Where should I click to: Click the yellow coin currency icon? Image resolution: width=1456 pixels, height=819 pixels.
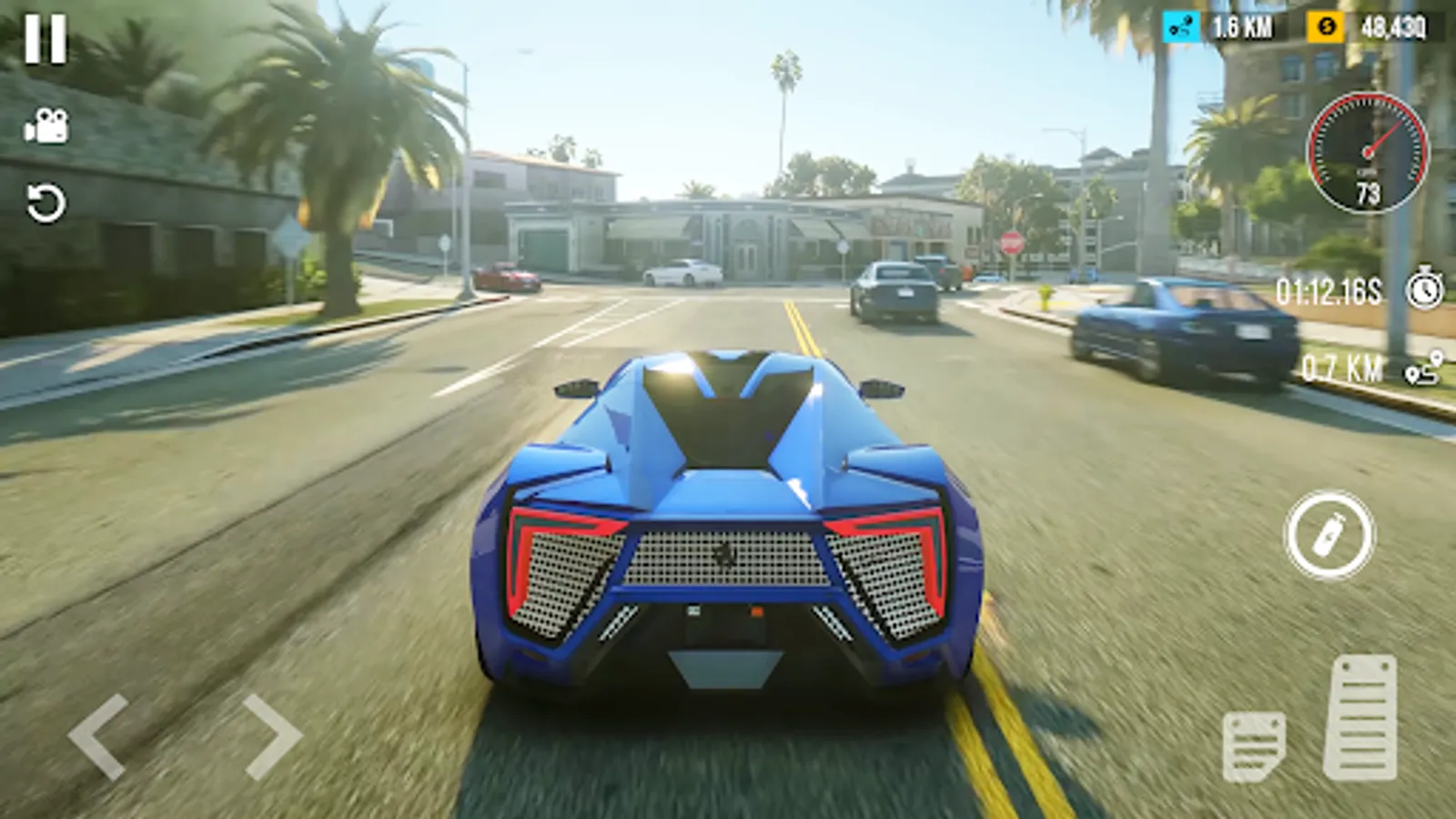1325,27
